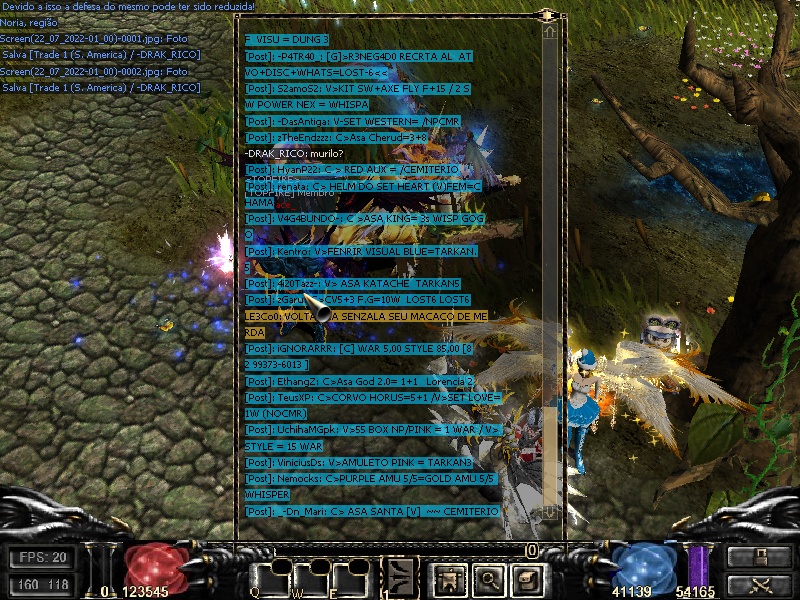
Task: Select the -DRAK_RICO: murilo? chat message
Action: (294, 153)
